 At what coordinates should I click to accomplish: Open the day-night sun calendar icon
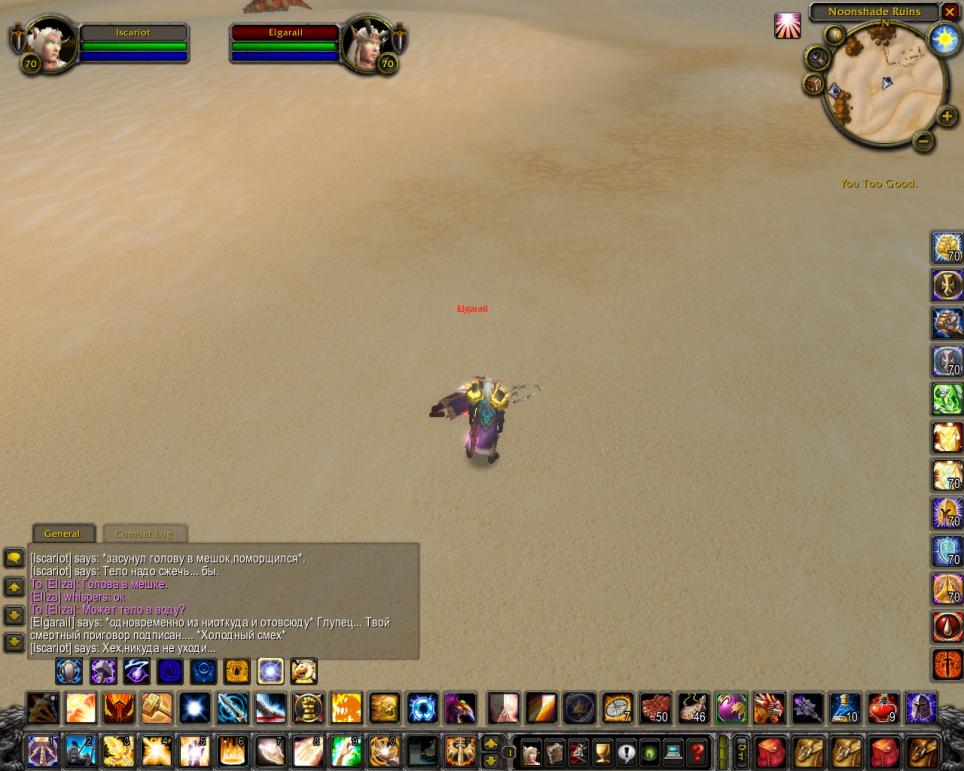point(944,39)
